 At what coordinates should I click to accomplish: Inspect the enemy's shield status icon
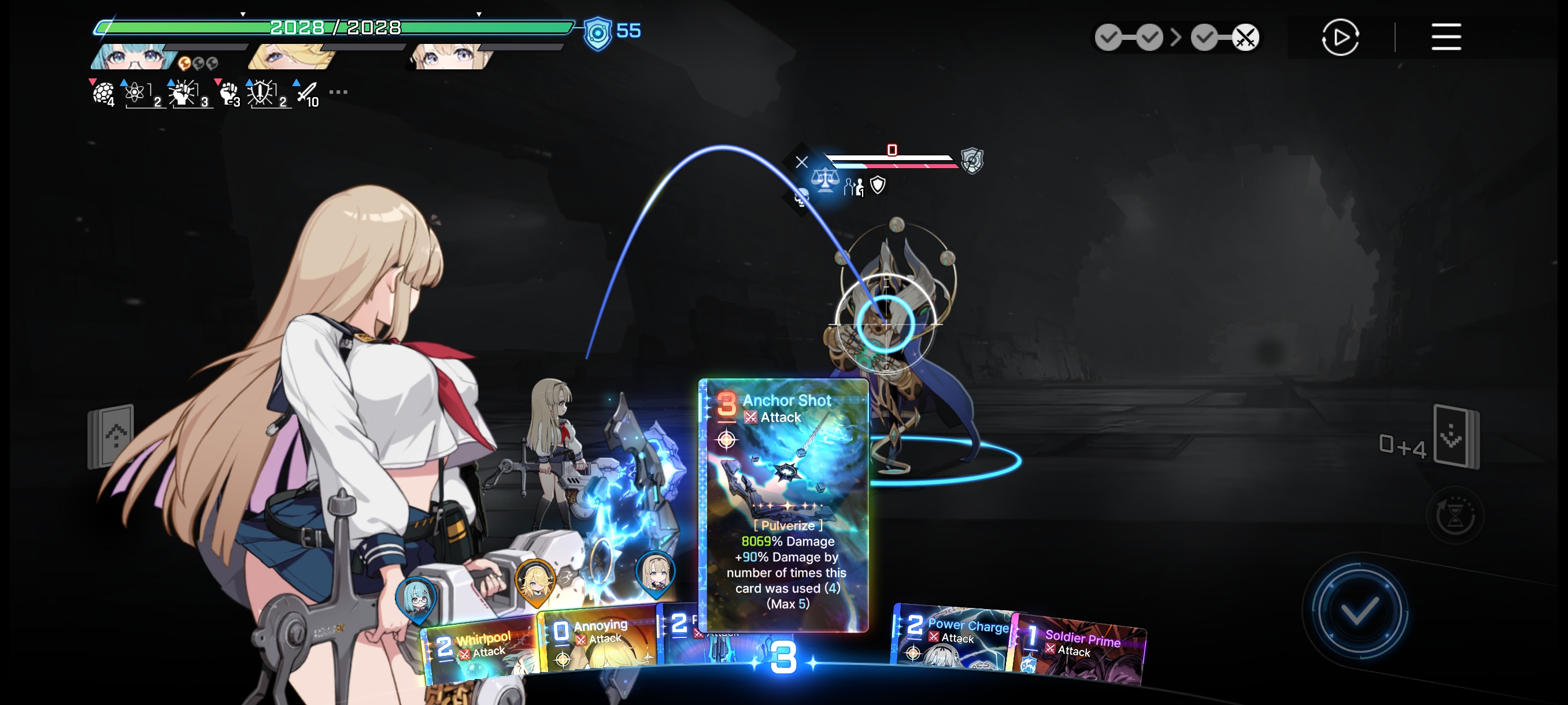point(878,184)
